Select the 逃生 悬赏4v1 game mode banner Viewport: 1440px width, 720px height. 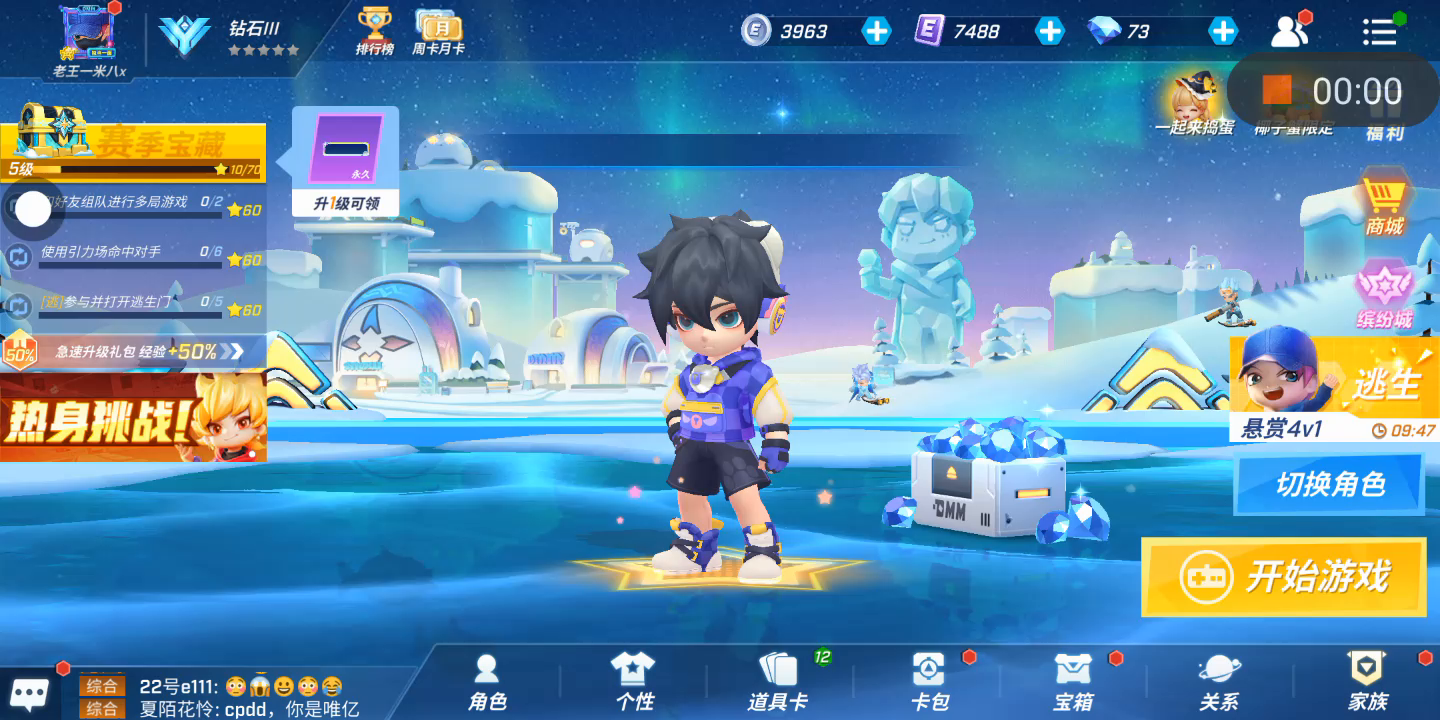(1334, 388)
